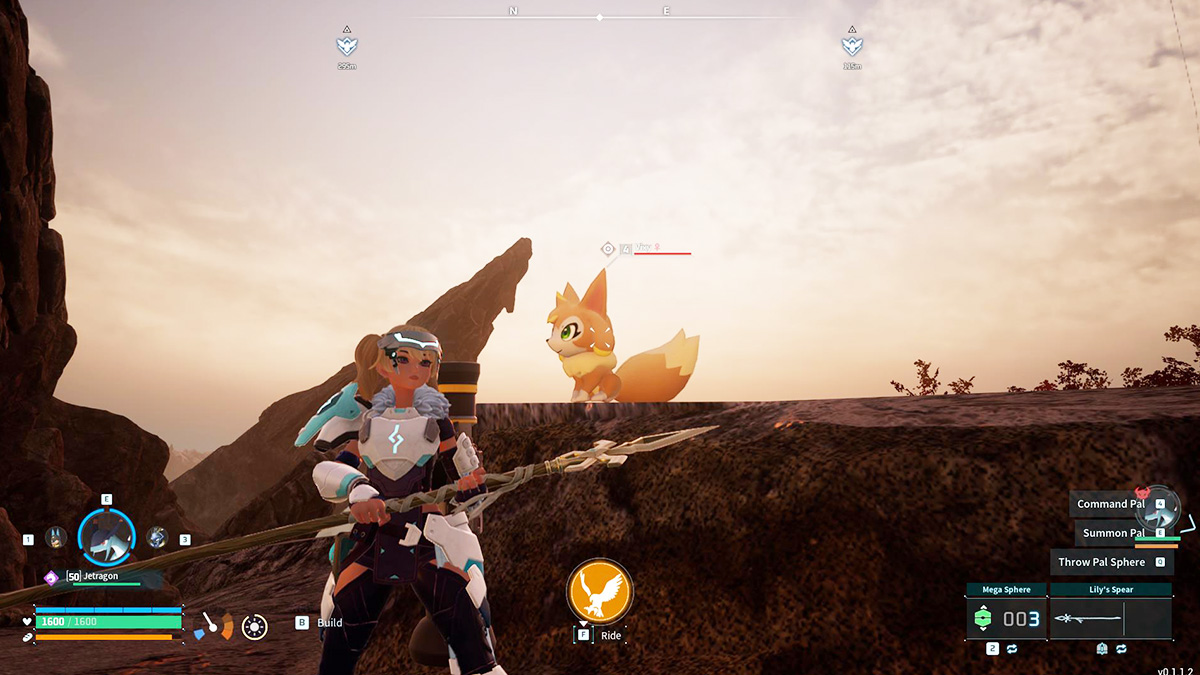Image resolution: width=1200 pixels, height=675 pixels.
Task: Choose the blue pal icon beside slot 3
Action: pos(157,538)
